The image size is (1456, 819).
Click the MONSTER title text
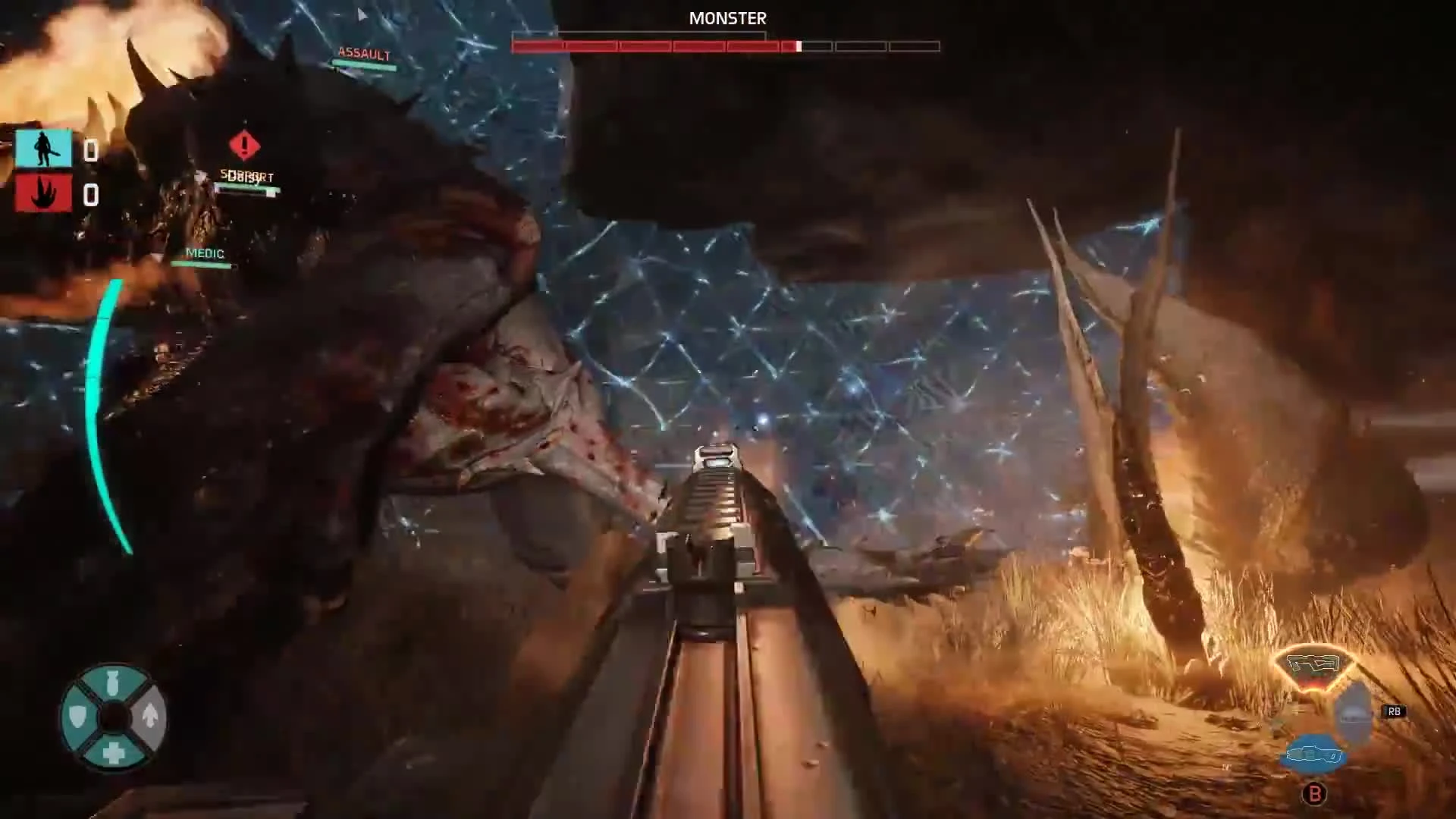tap(726, 18)
